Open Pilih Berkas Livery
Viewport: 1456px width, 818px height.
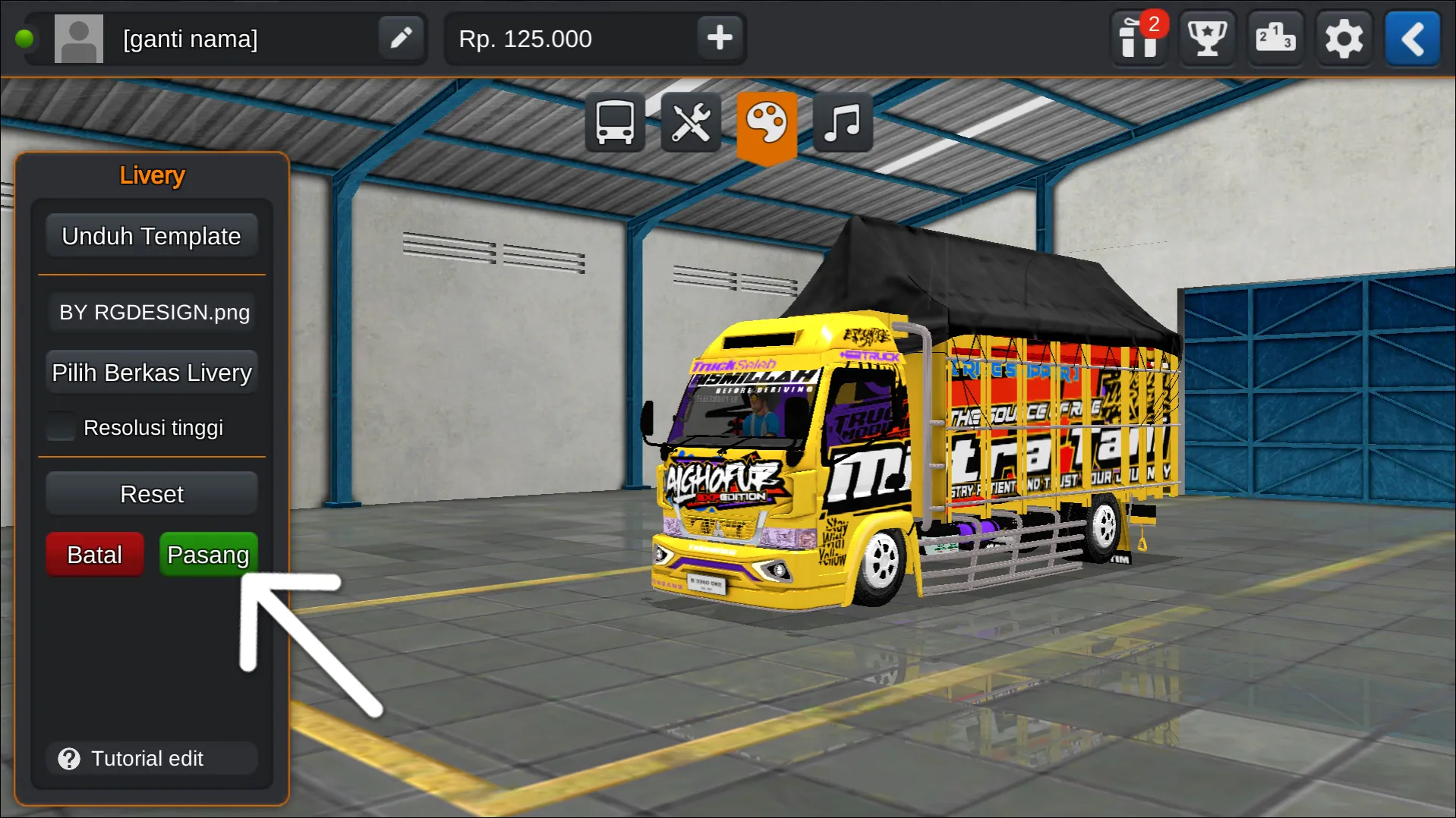click(151, 372)
